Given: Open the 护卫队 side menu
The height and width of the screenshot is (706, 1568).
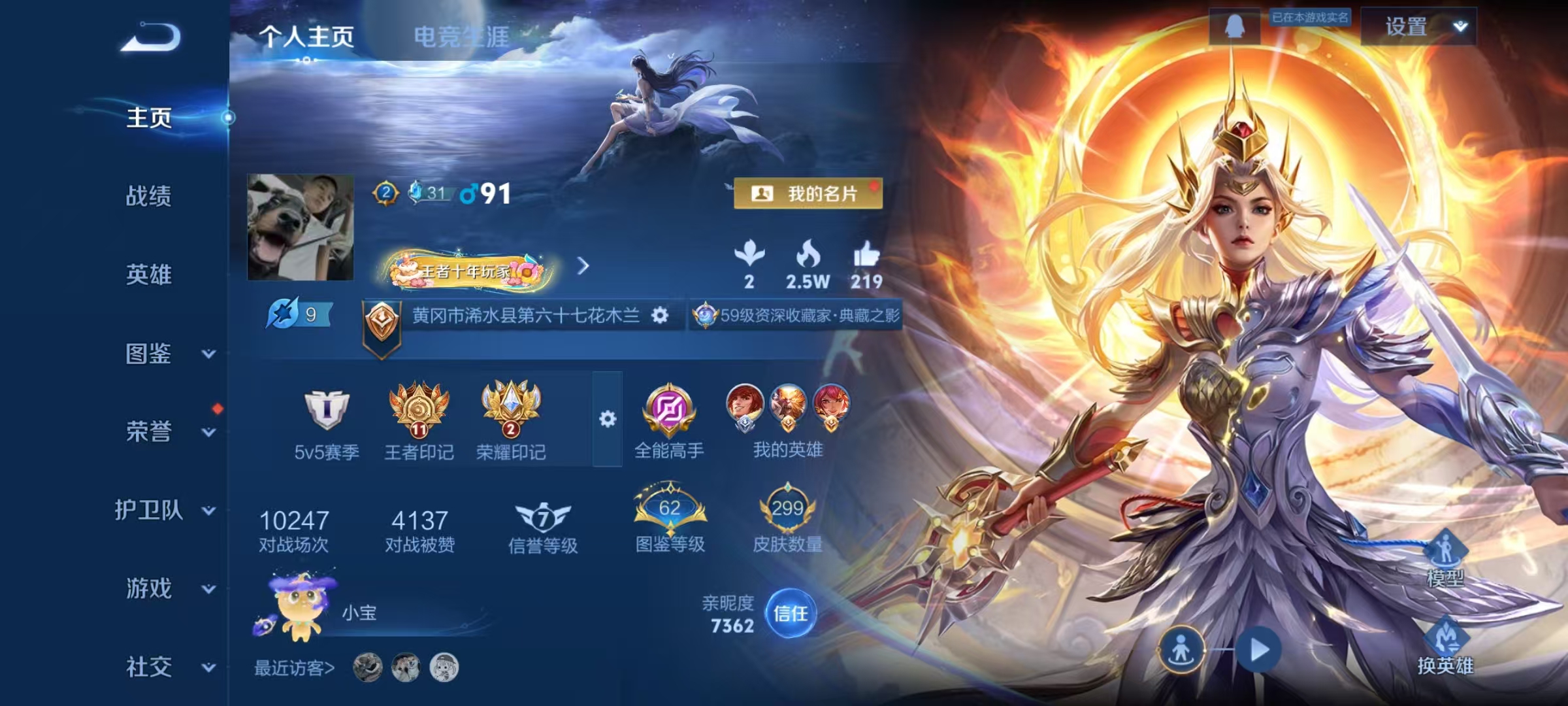Looking at the screenshot, I should (x=163, y=510).
